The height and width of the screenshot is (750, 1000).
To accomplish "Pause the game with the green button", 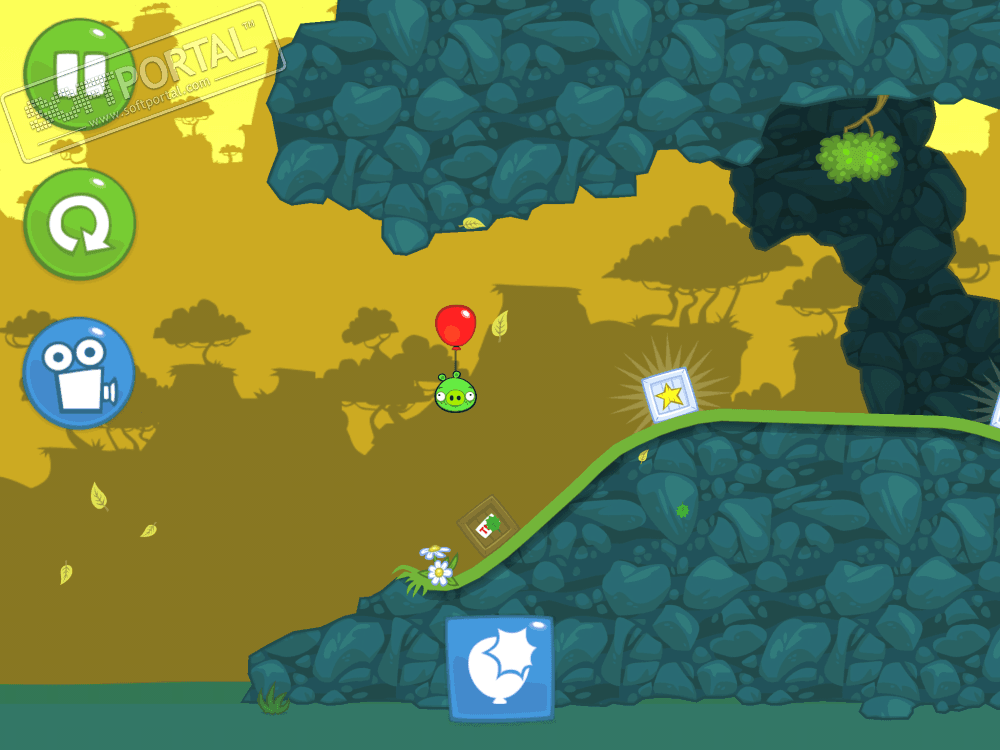I will pyautogui.click(x=79, y=74).
